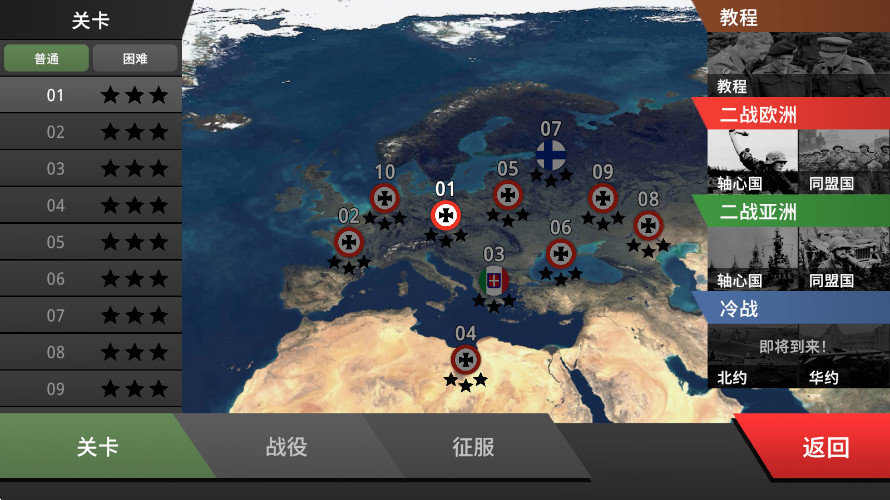The image size is (890, 500).
Task: Select level 05 row in list
Action: [x=90, y=242]
